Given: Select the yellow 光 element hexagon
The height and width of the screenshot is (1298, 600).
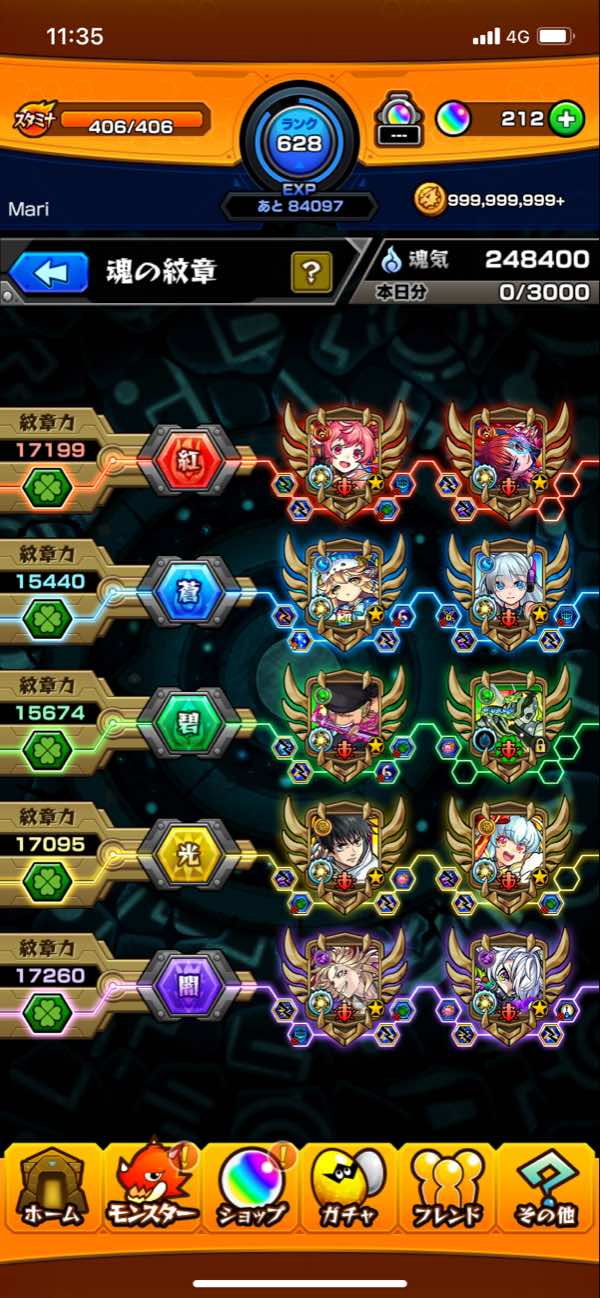Looking at the screenshot, I should [x=187, y=856].
